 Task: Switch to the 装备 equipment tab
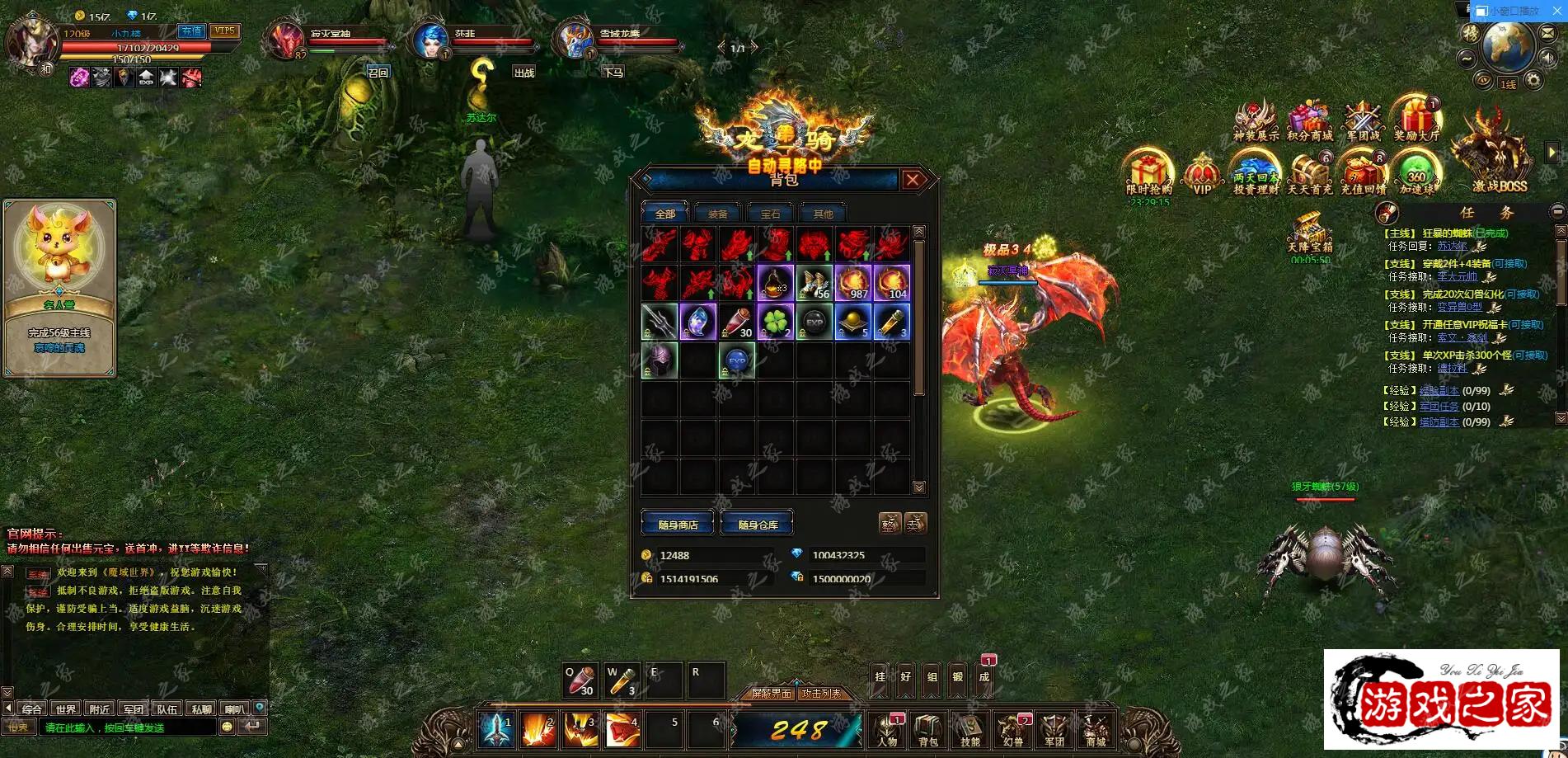[717, 214]
